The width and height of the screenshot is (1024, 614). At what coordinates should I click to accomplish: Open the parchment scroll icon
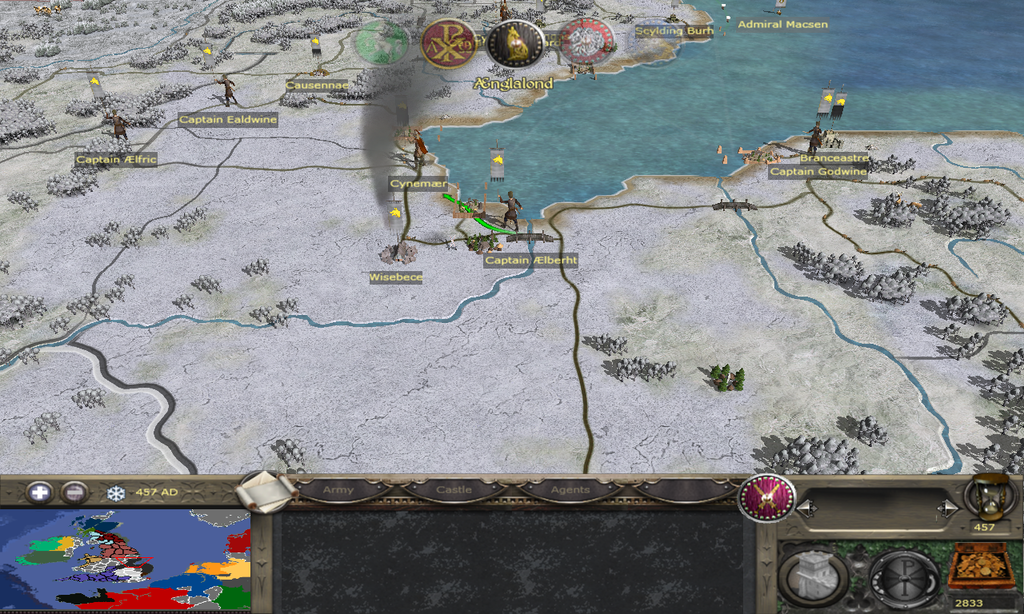click(268, 491)
